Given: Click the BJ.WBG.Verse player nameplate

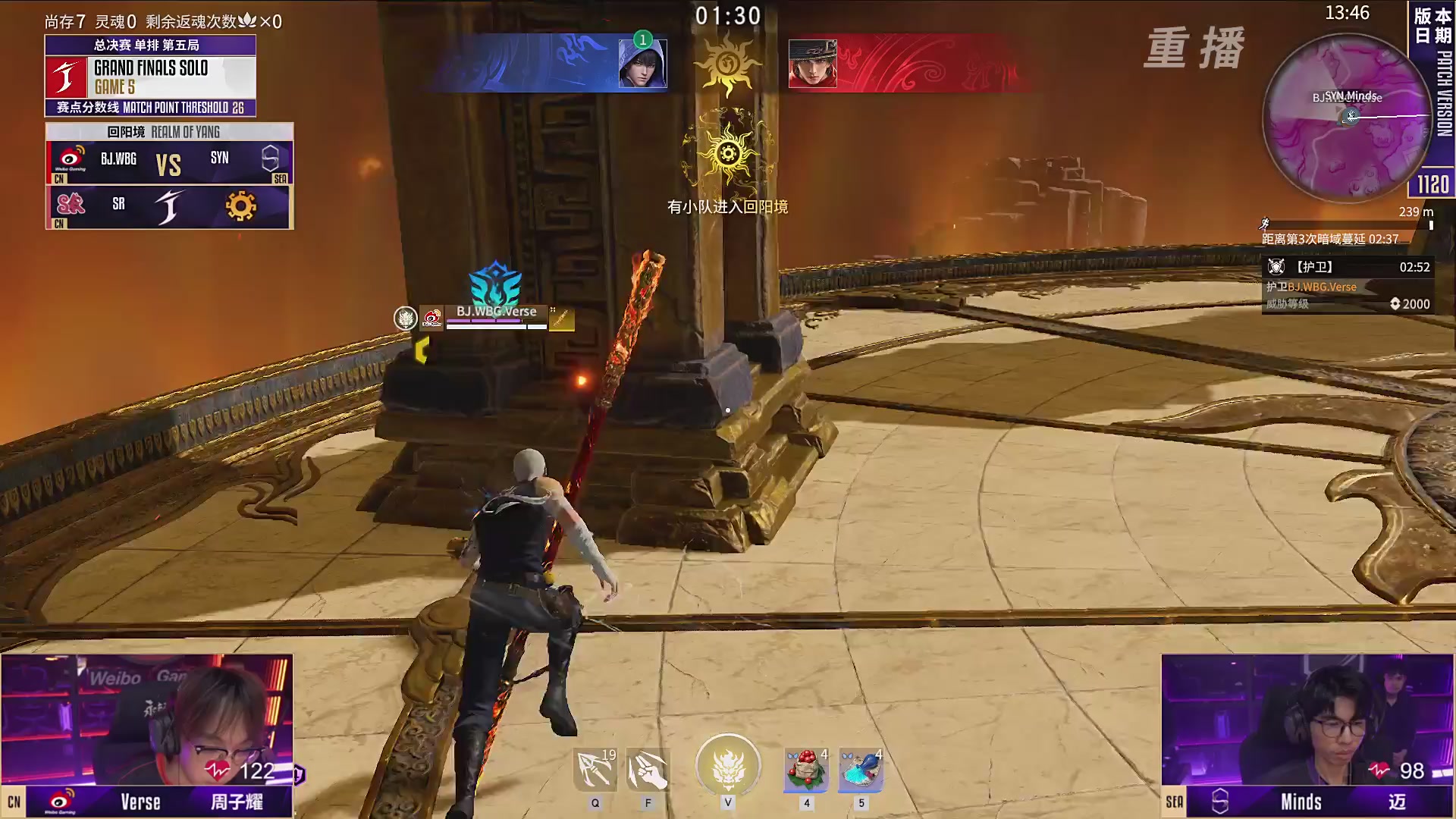Looking at the screenshot, I should point(496,312).
